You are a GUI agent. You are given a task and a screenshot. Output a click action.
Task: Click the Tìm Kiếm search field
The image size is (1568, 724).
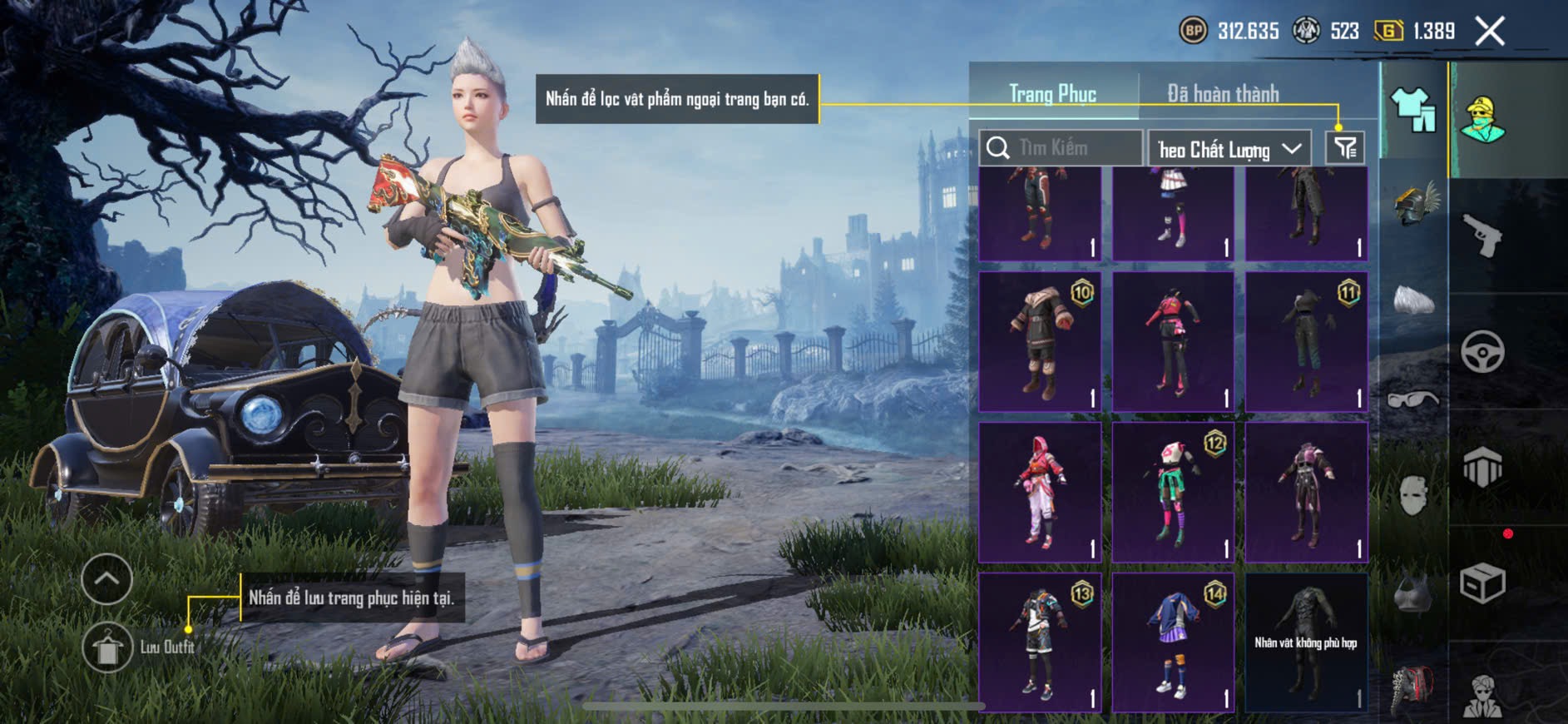click(x=1061, y=148)
